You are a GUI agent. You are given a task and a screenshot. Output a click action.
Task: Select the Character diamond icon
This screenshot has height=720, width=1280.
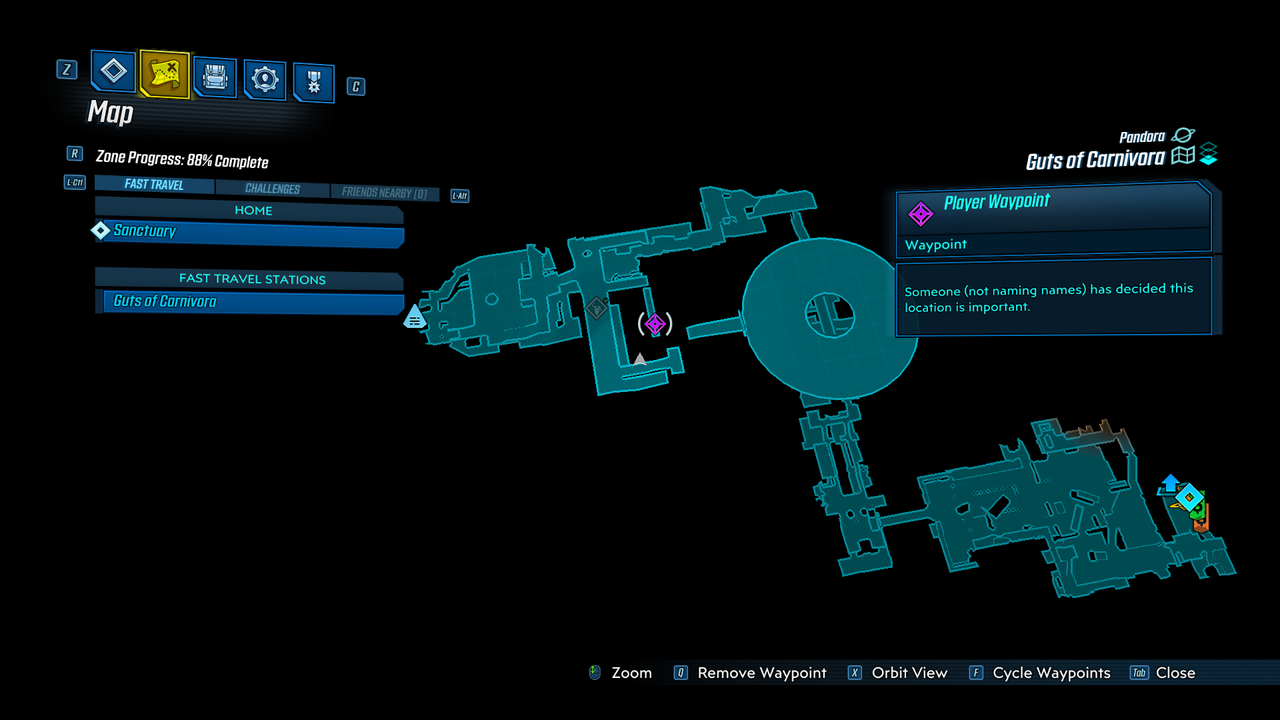click(x=112, y=71)
